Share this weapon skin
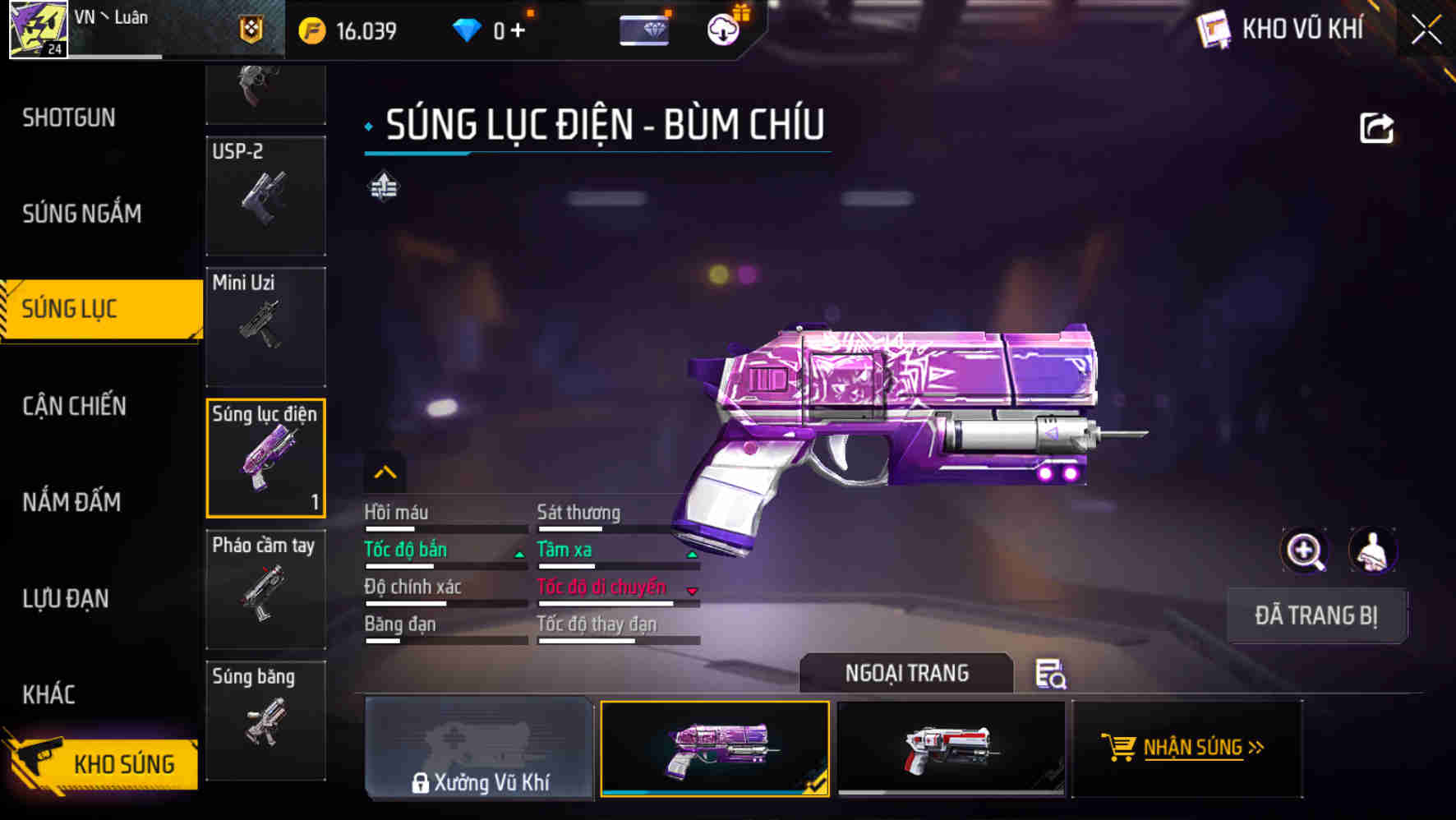Image resolution: width=1456 pixels, height=820 pixels. pos(1376,128)
